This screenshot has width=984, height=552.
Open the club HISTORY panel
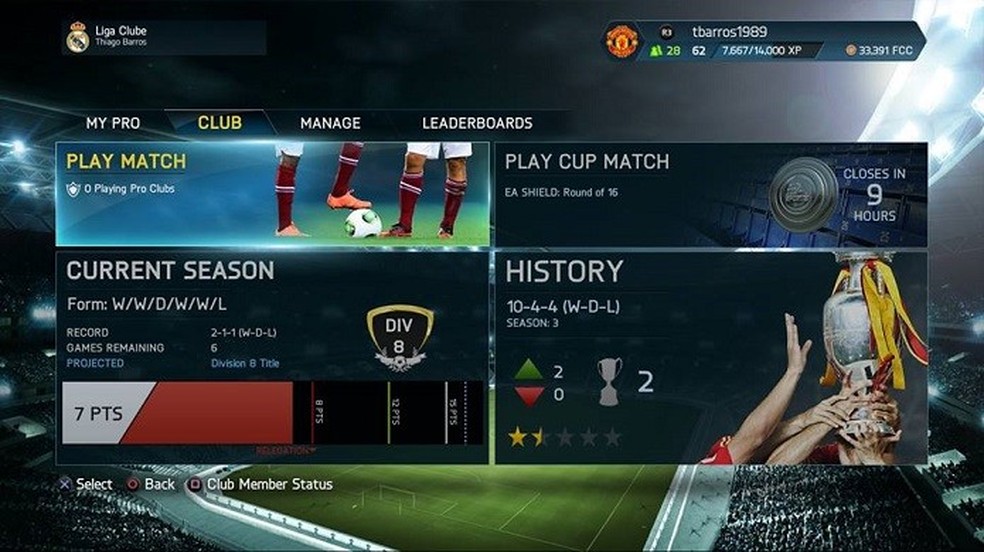tap(710, 357)
